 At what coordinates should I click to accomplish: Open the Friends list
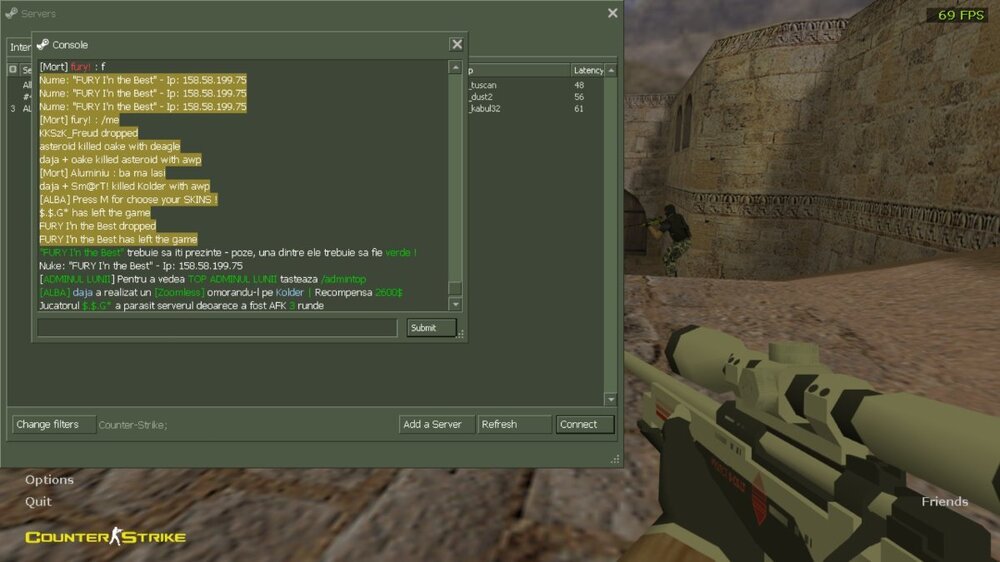click(x=944, y=501)
